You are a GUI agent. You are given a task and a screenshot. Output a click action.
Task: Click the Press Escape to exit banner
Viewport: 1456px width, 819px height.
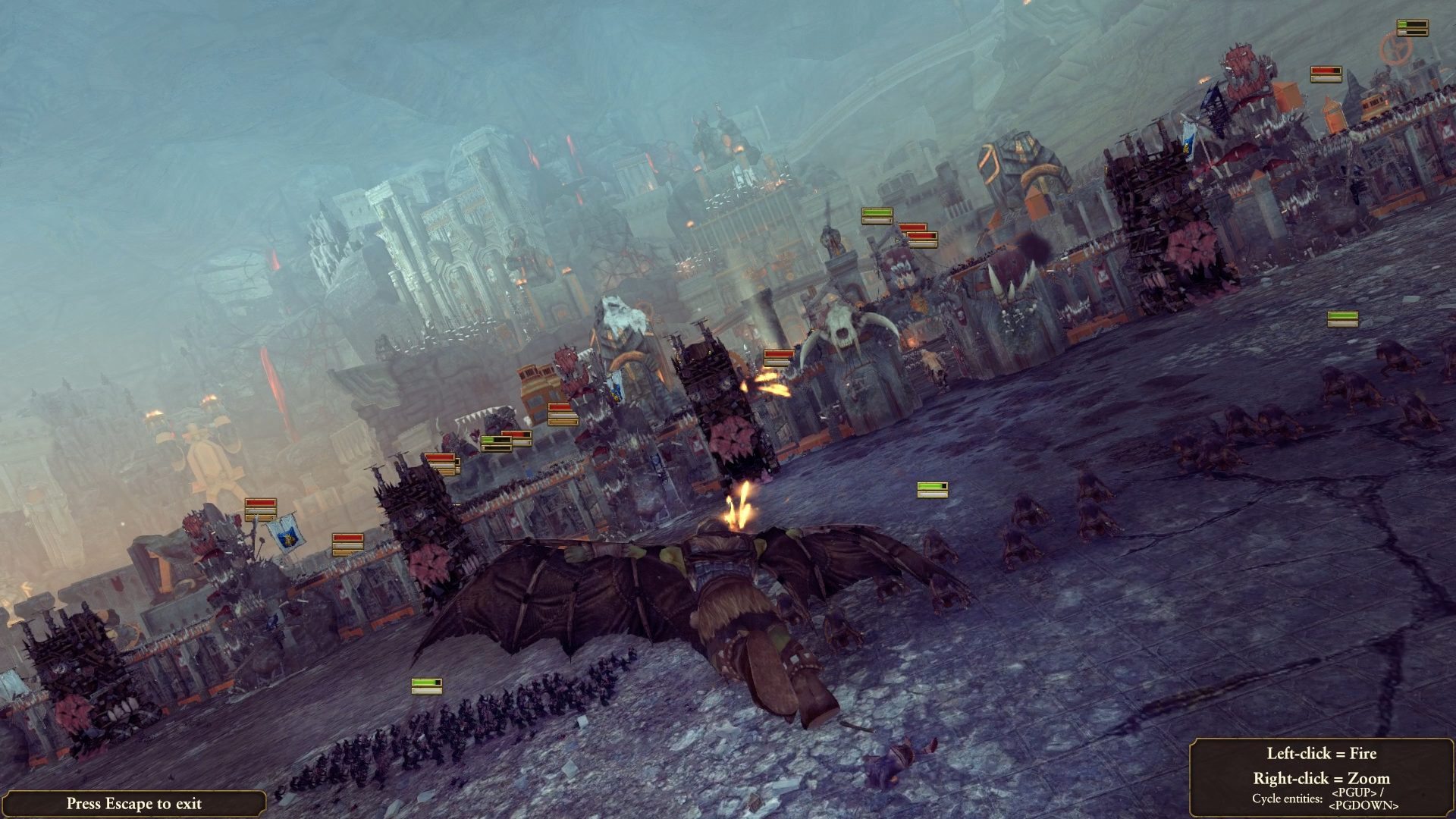click(x=135, y=805)
